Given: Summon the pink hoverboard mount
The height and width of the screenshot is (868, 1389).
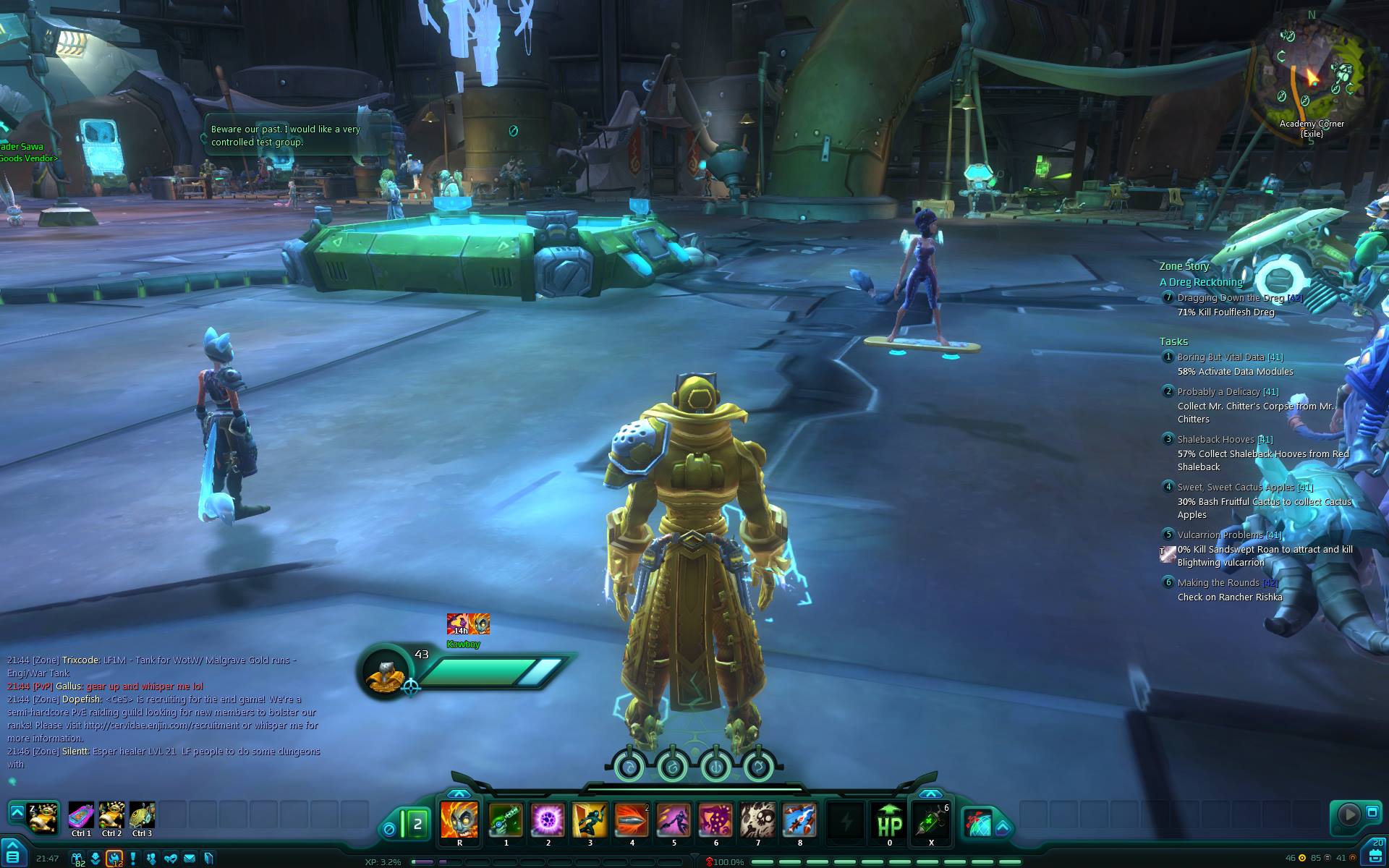Looking at the screenshot, I should tap(81, 816).
